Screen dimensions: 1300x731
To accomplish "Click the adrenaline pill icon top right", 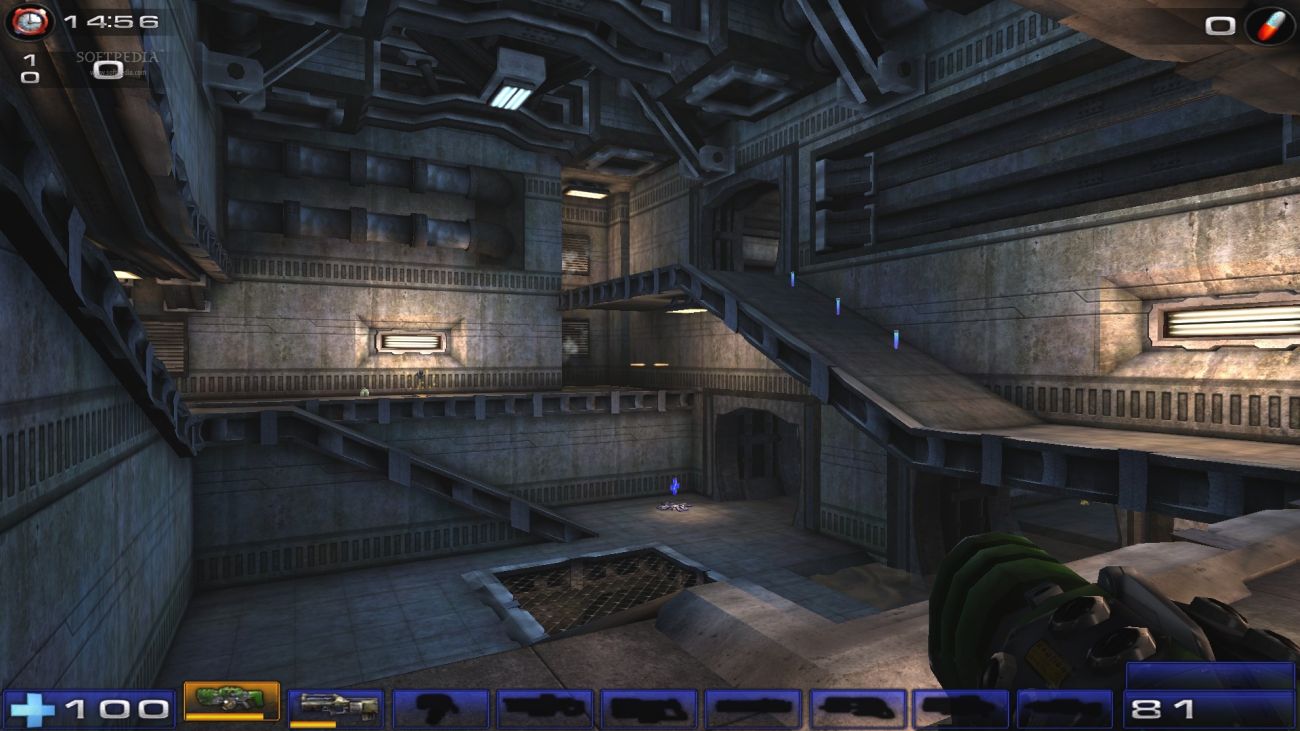I will (x=1268, y=25).
